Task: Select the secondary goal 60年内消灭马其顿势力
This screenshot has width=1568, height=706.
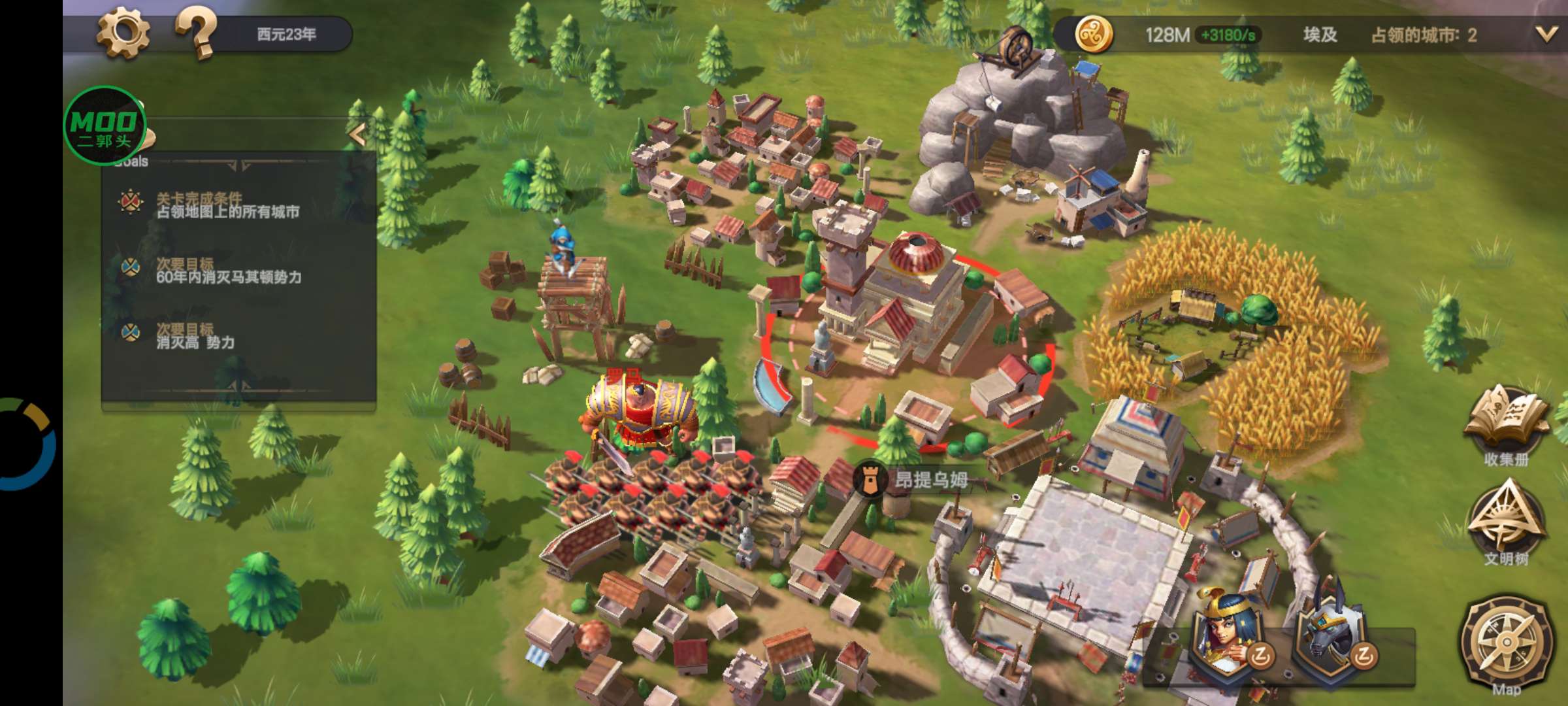Action: 228,271
